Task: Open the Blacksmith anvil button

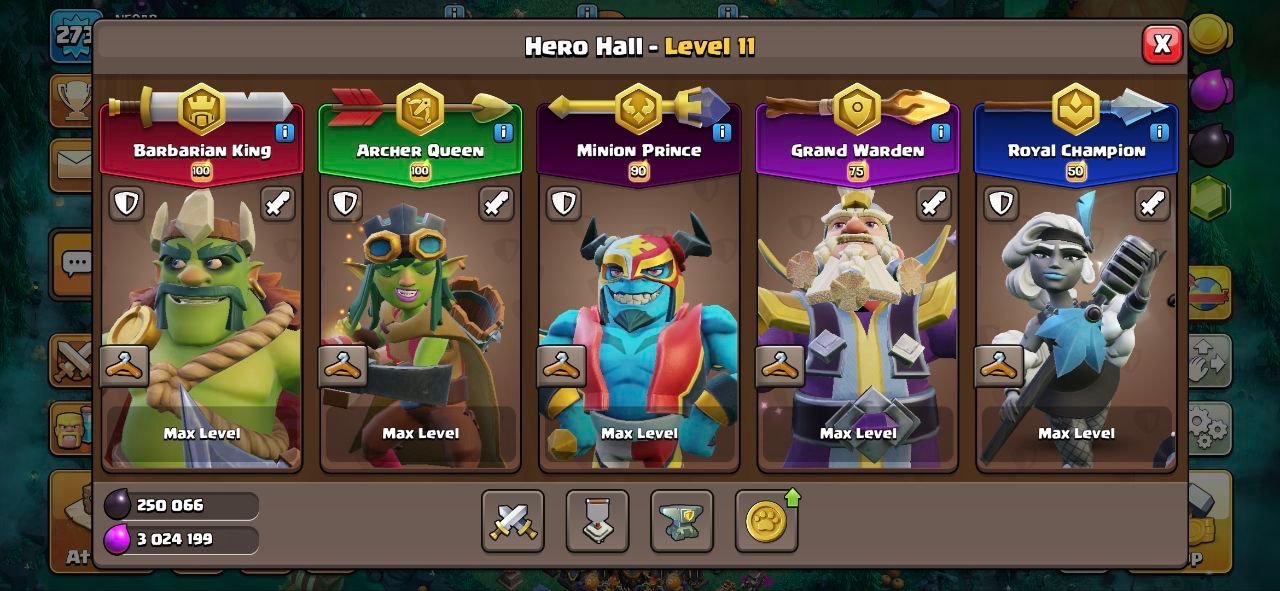Action: point(682,521)
